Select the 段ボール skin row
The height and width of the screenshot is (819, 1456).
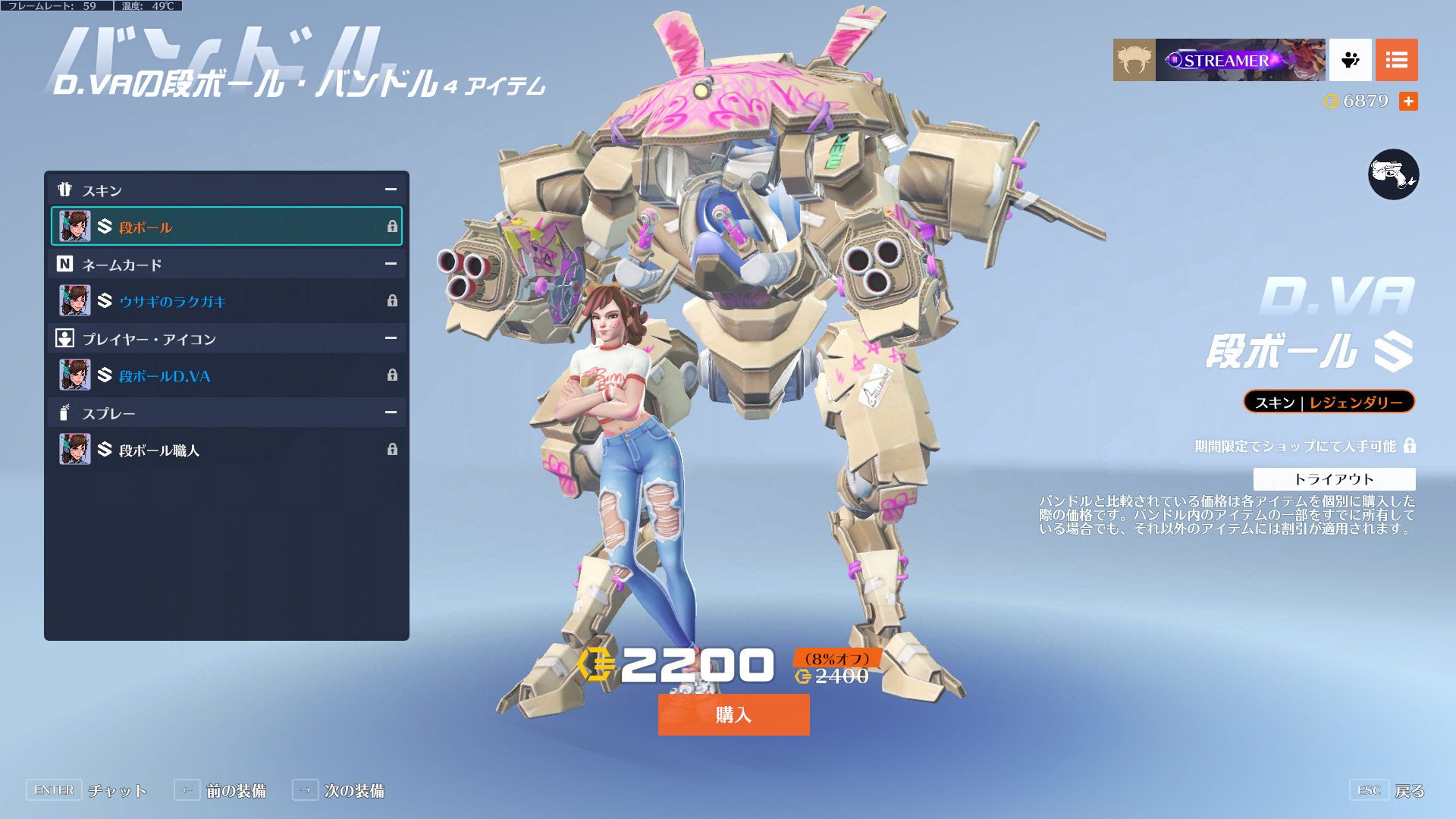[226, 227]
